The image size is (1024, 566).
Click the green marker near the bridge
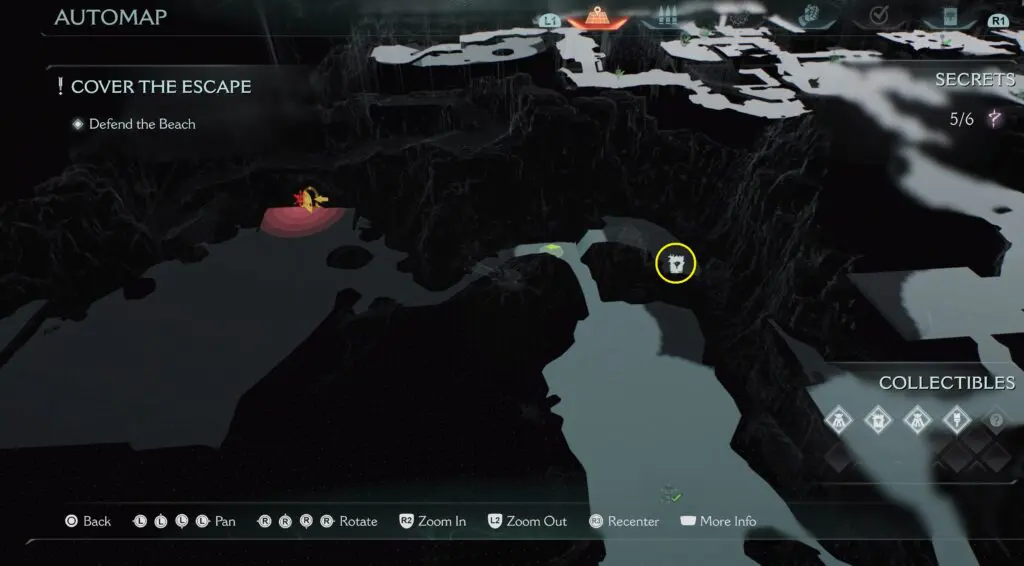coord(549,247)
